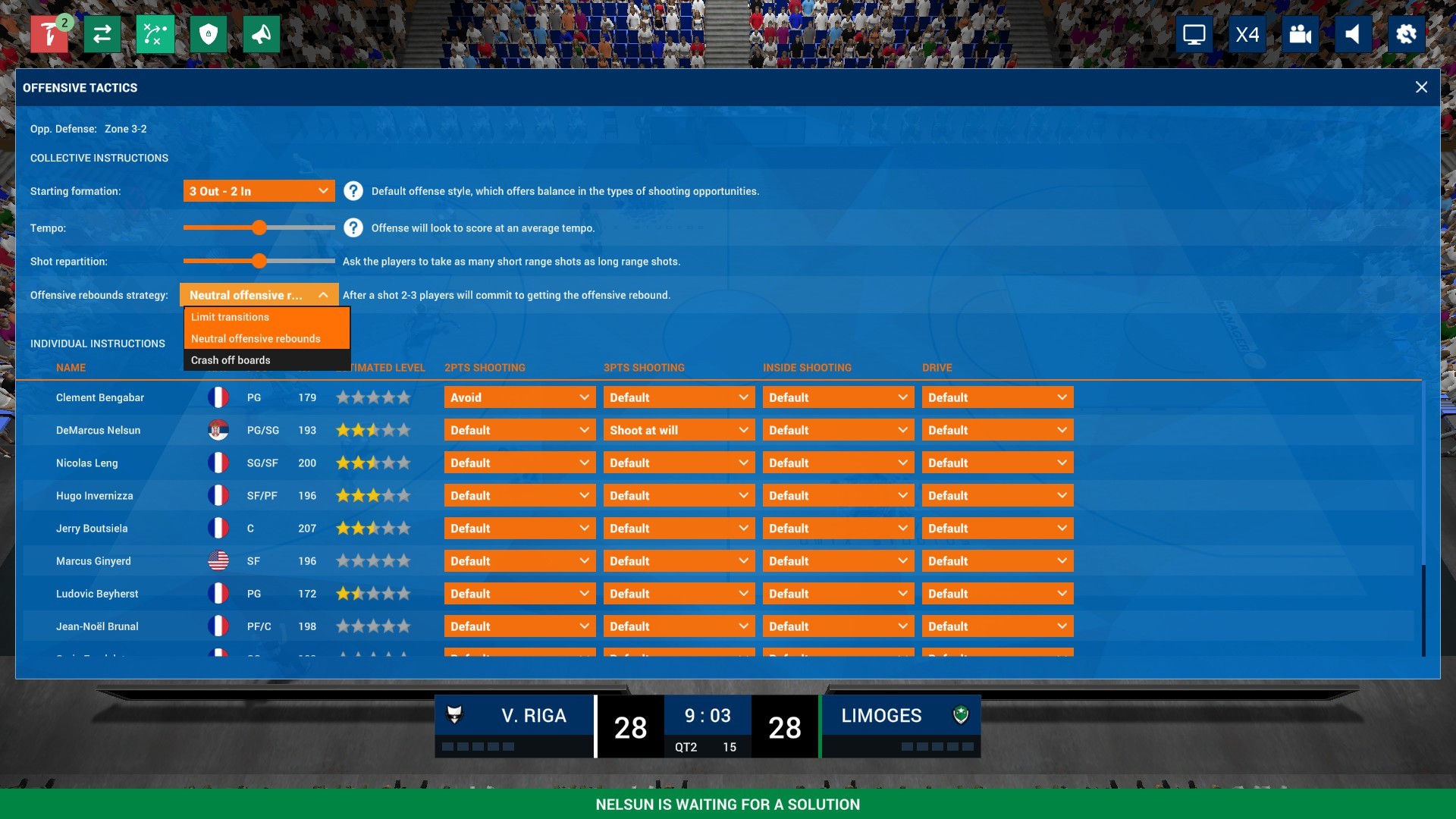Open Nicolas Leng's Inside Shooting dropdown
Viewport: 1456px width, 819px height.
838,463
